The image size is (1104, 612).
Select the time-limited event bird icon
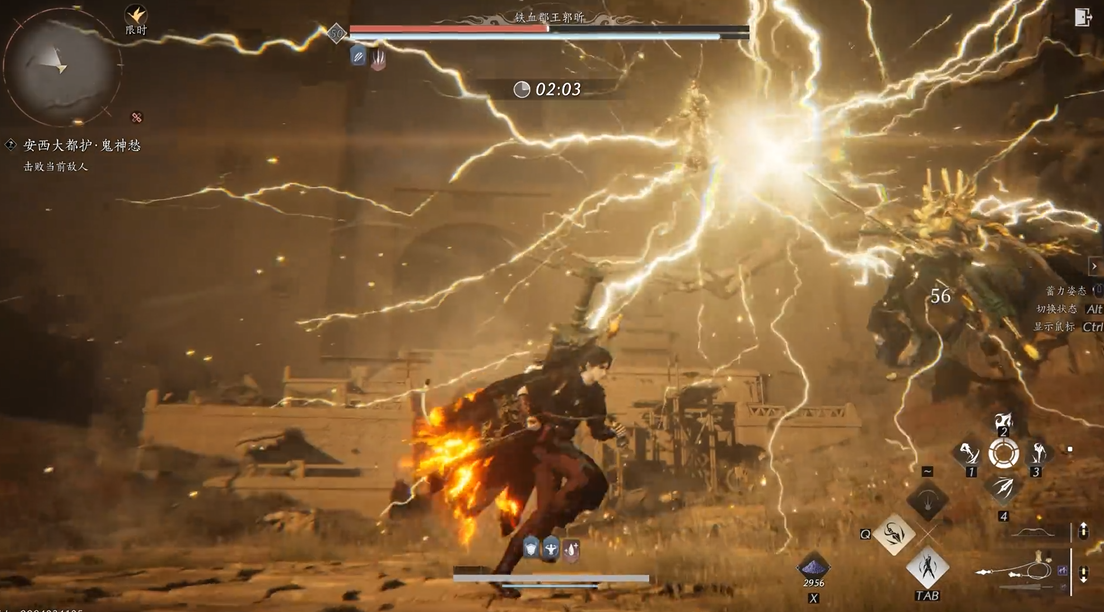[x=136, y=14]
